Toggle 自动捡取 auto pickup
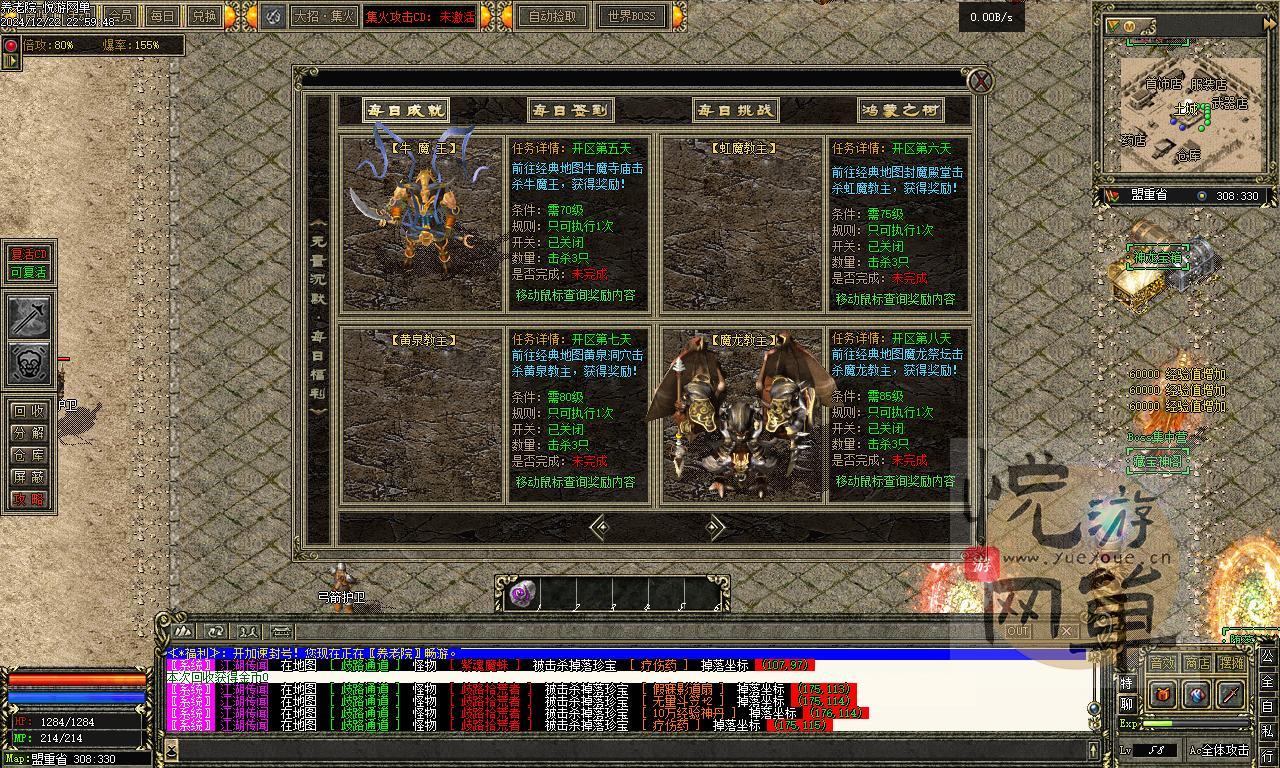The image size is (1280, 768). [553, 16]
